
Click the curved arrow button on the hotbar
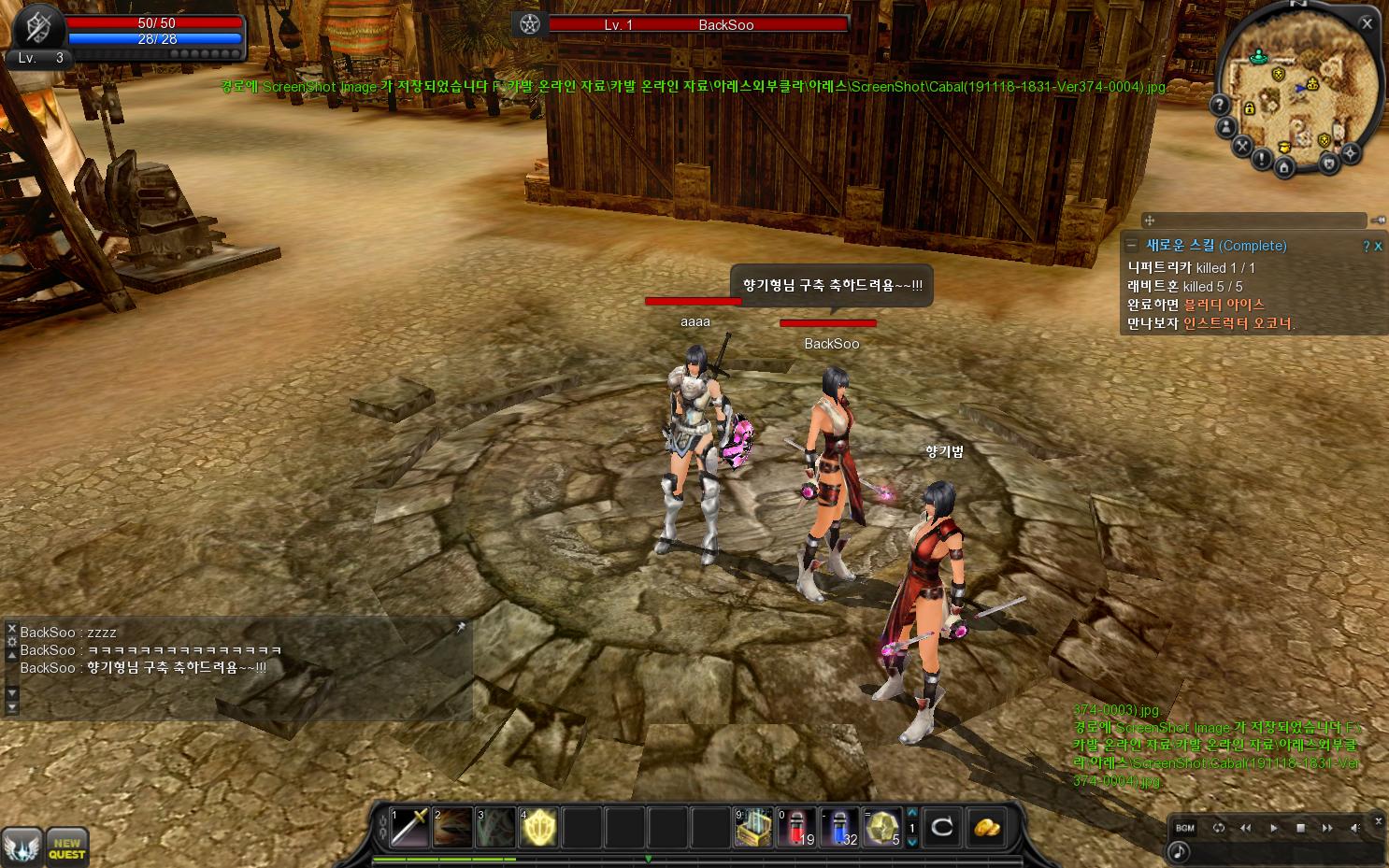tap(942, 827)
